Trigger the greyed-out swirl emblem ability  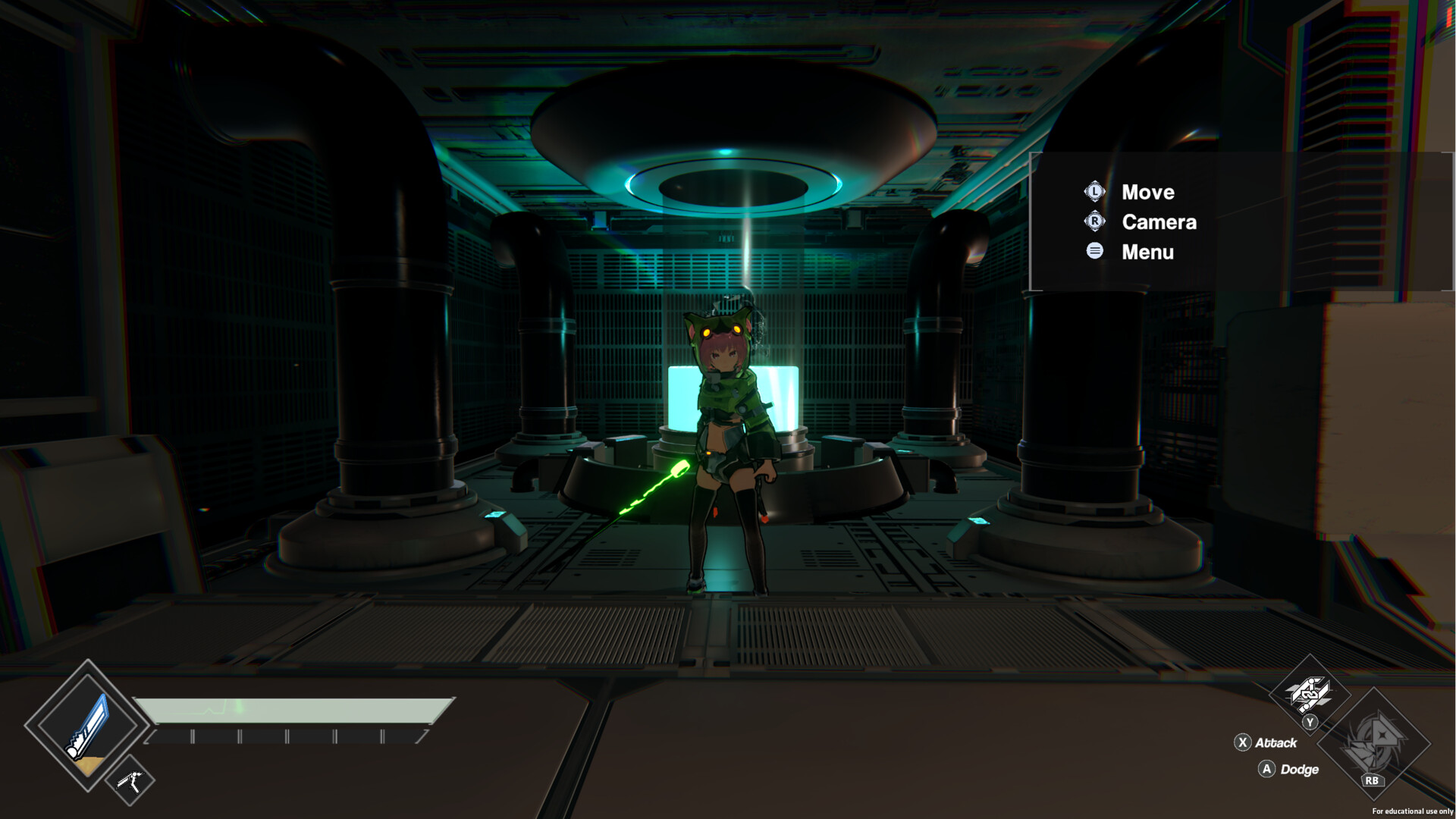pos(1373,743)
